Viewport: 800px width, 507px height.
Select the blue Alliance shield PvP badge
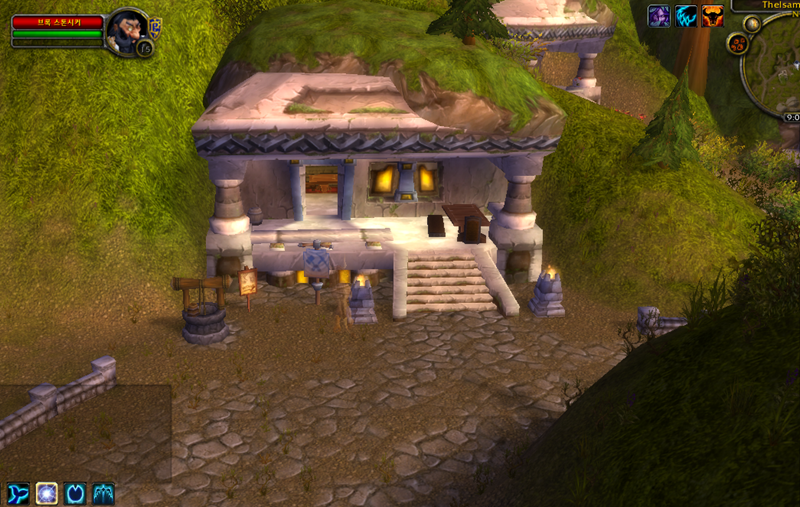155,25
